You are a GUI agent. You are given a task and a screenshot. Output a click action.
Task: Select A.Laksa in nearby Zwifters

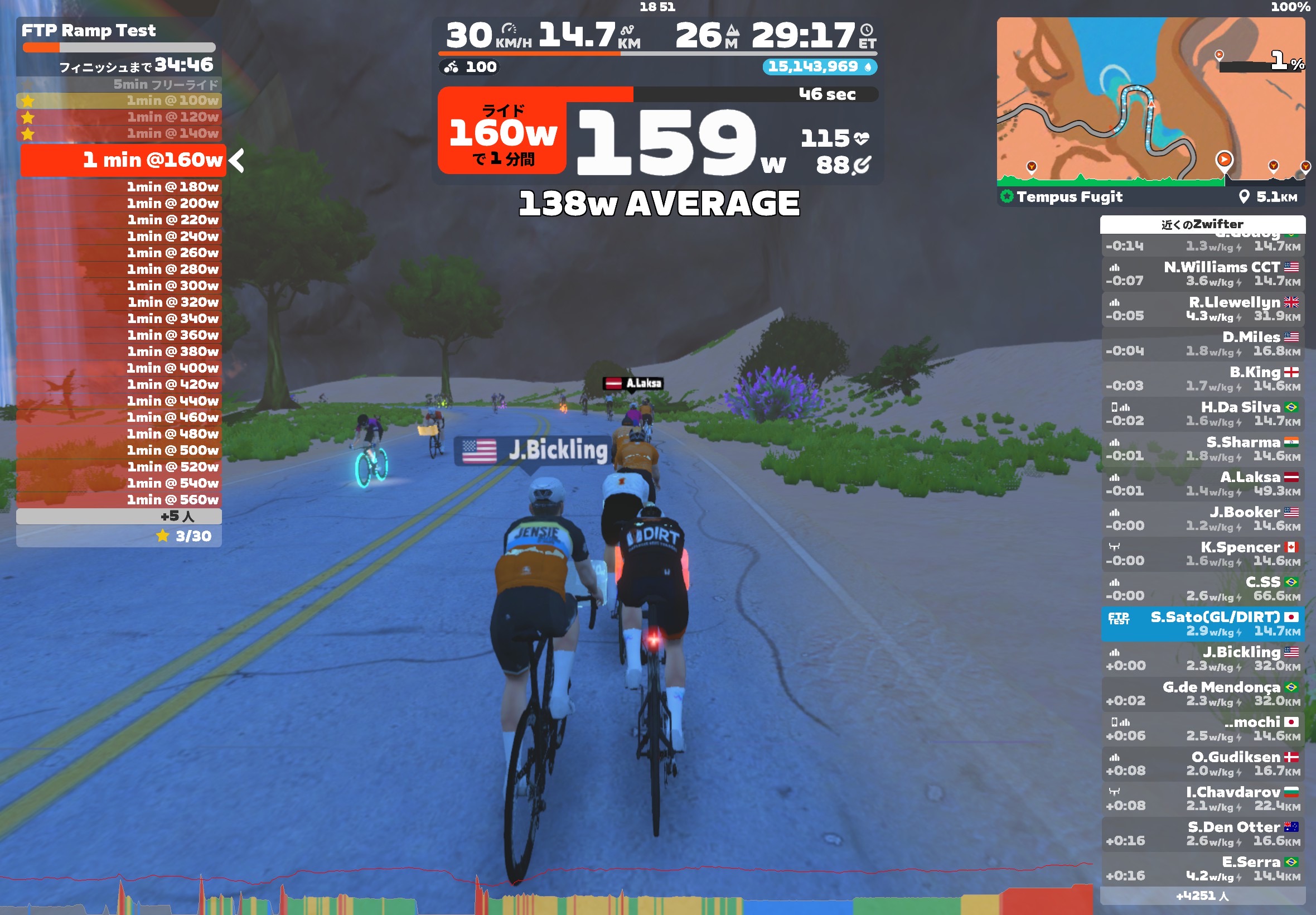click(x=1203, y=484)
